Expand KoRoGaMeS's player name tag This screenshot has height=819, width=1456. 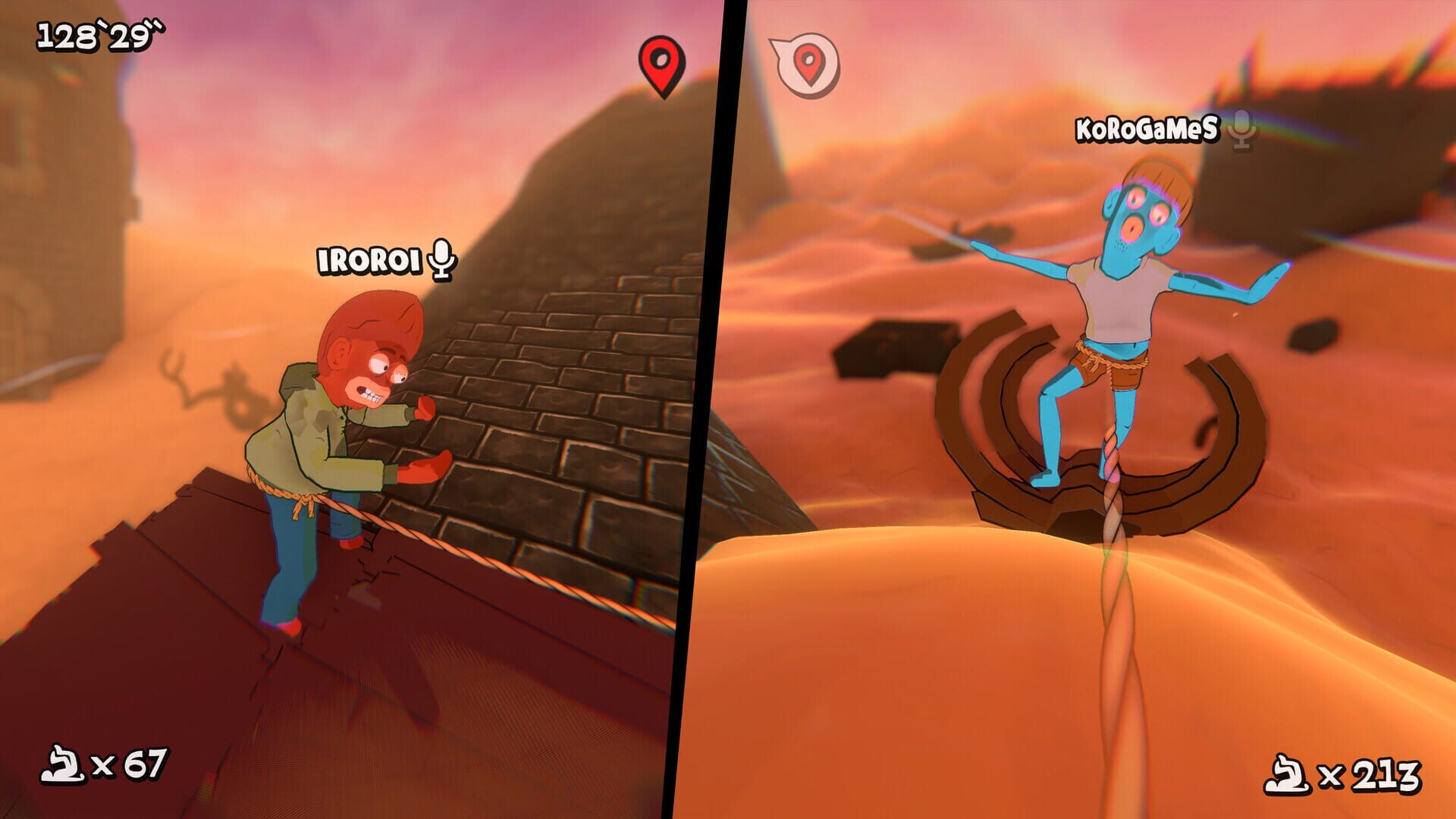click(x=1147, y=129)
